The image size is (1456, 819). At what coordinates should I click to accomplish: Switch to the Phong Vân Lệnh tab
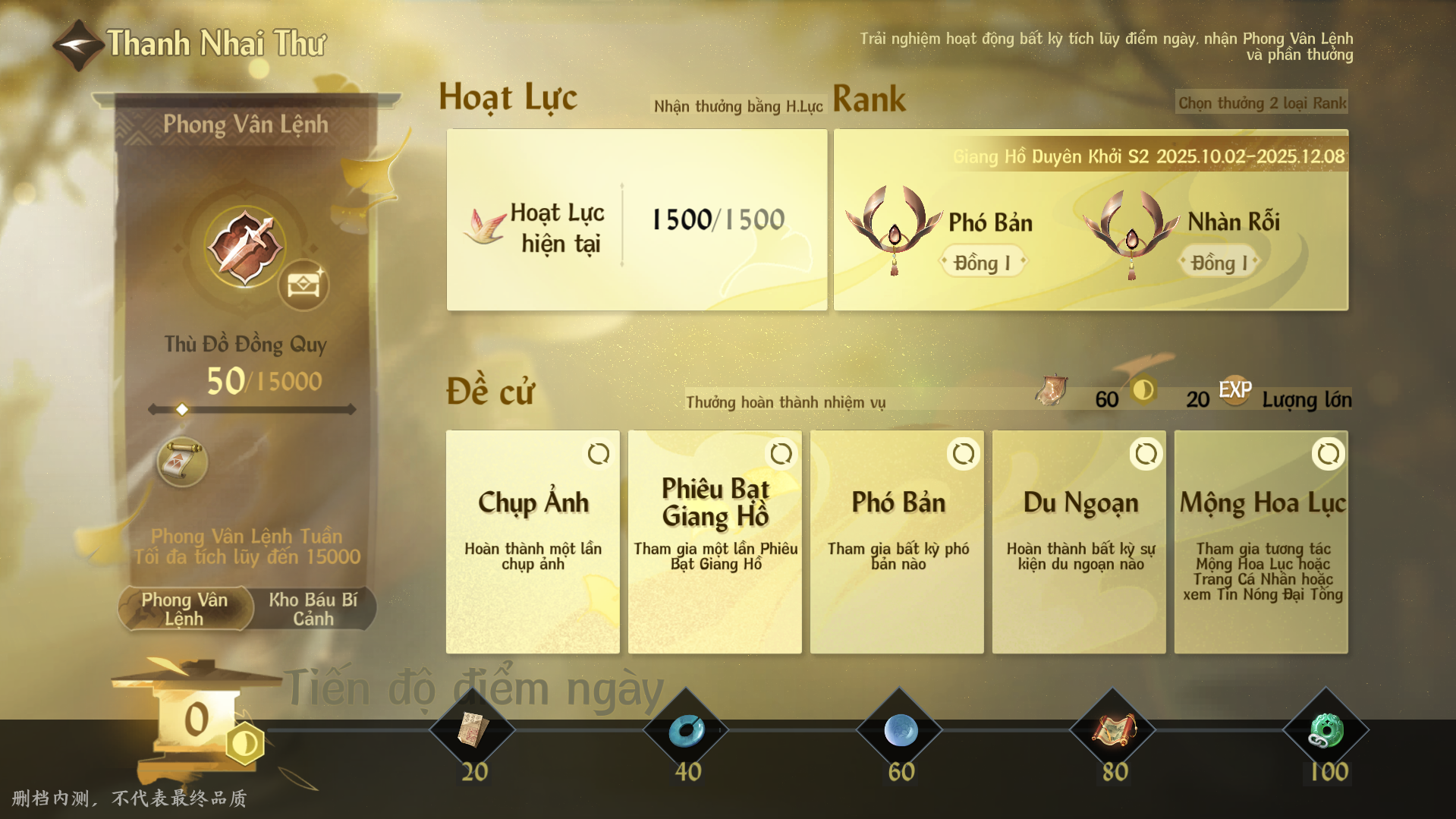(185, 609)
